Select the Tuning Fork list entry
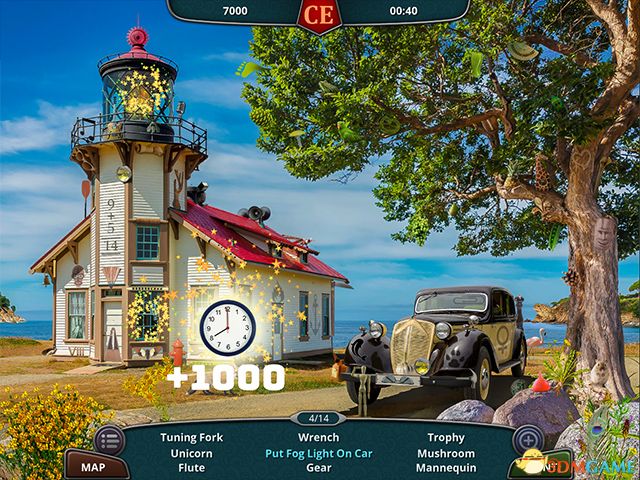The height and width of the screenshot is (480, 640). (x=191, y=437)
